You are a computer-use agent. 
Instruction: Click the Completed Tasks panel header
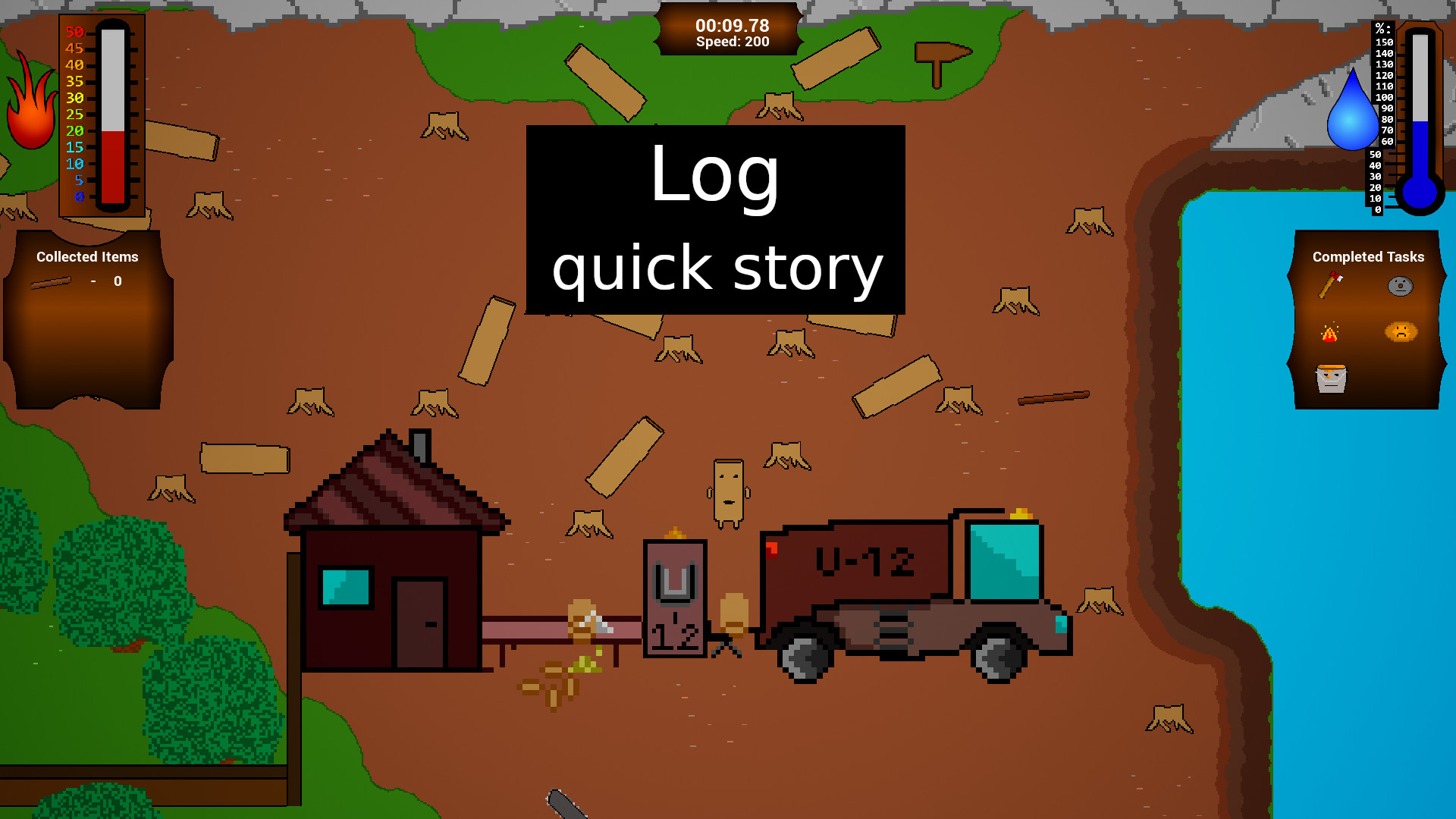[1368, 257]
